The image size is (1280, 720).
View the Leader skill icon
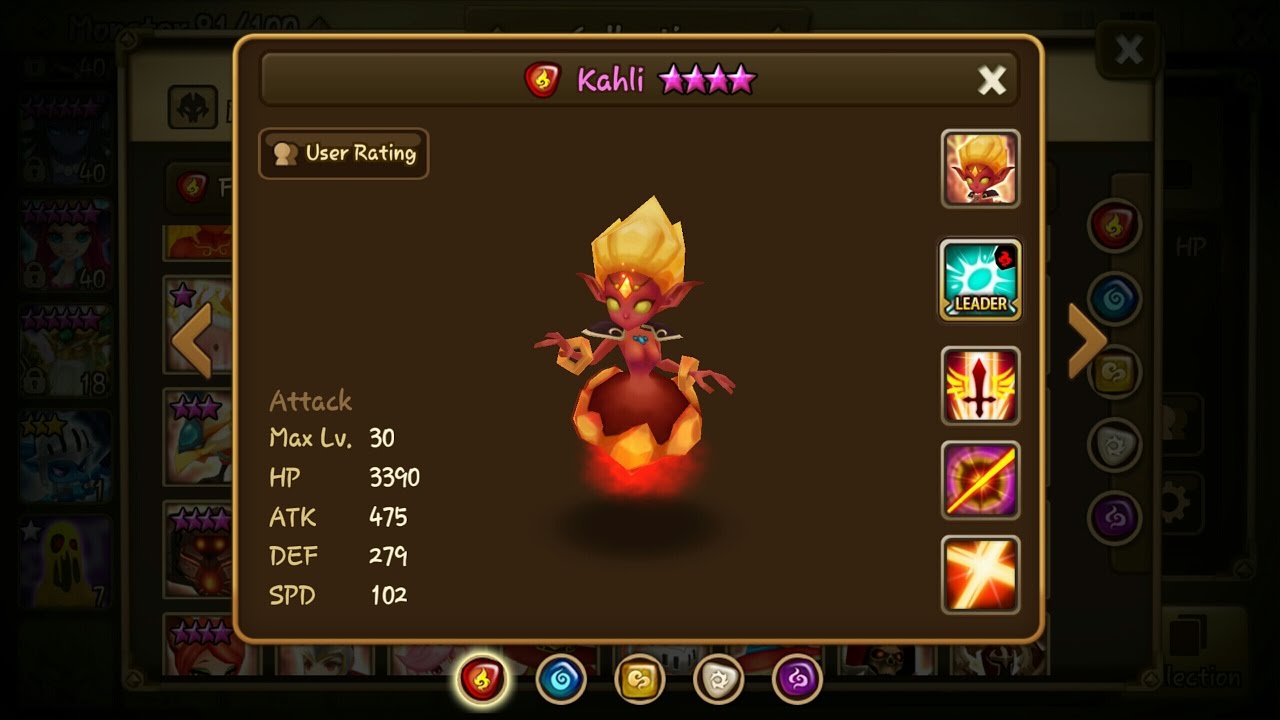[980, 280]
